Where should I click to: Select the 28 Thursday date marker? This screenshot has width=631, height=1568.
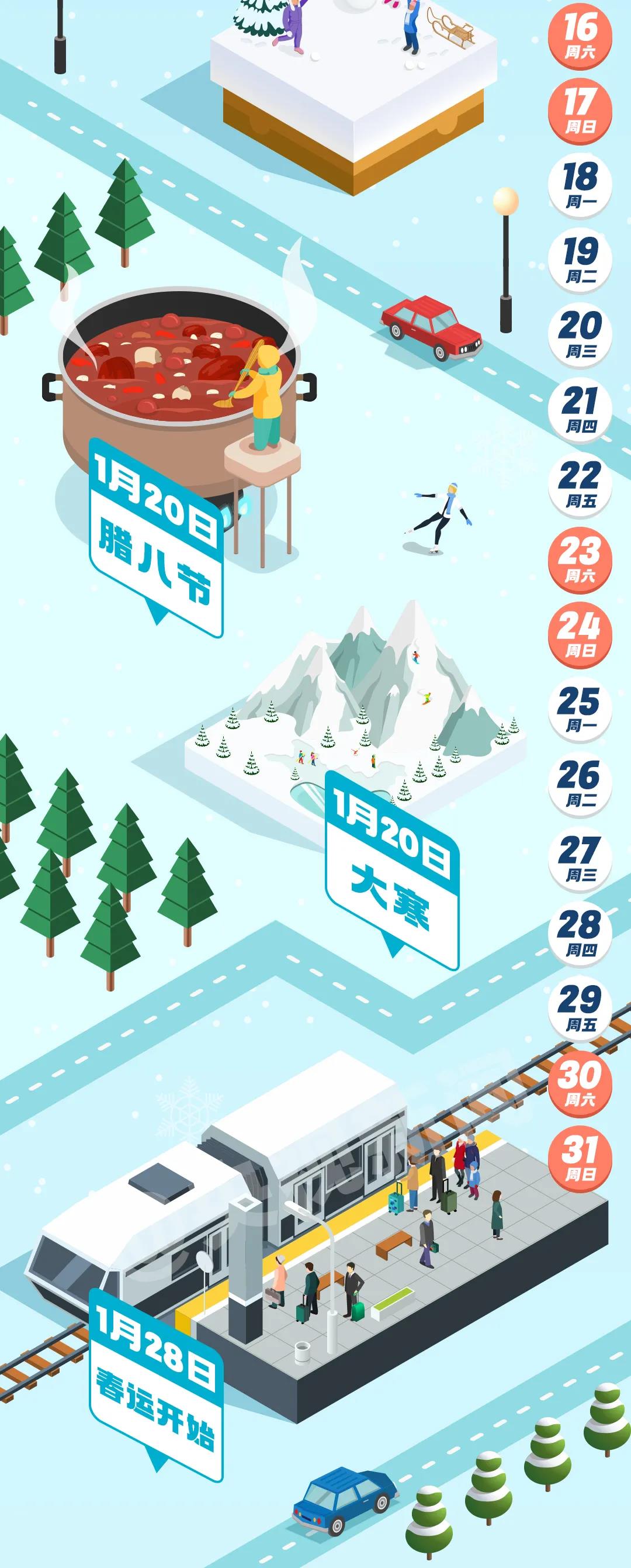coord(580,934)
